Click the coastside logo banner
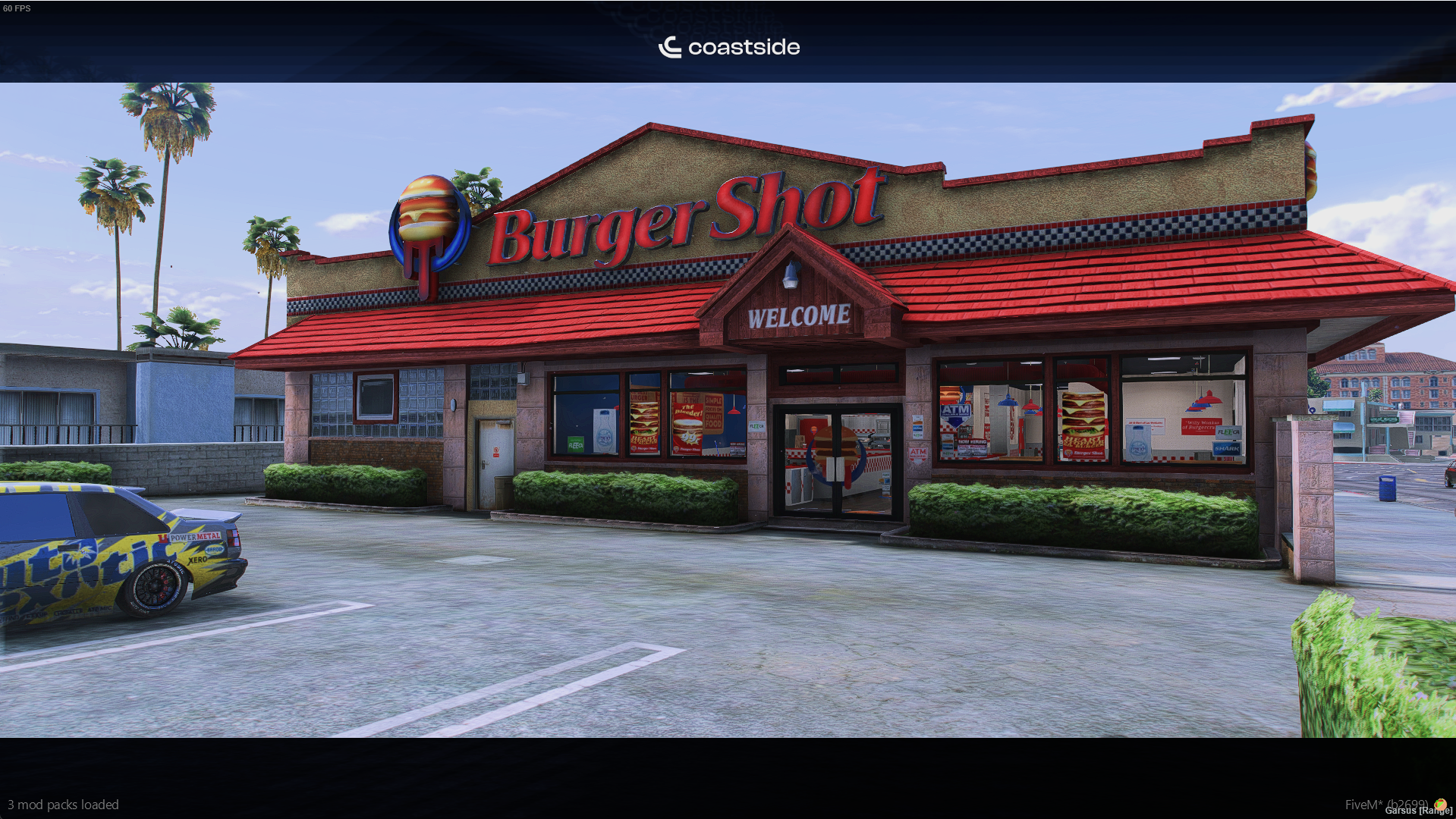This screenshot has width=1456, height=819. [728, 47]
